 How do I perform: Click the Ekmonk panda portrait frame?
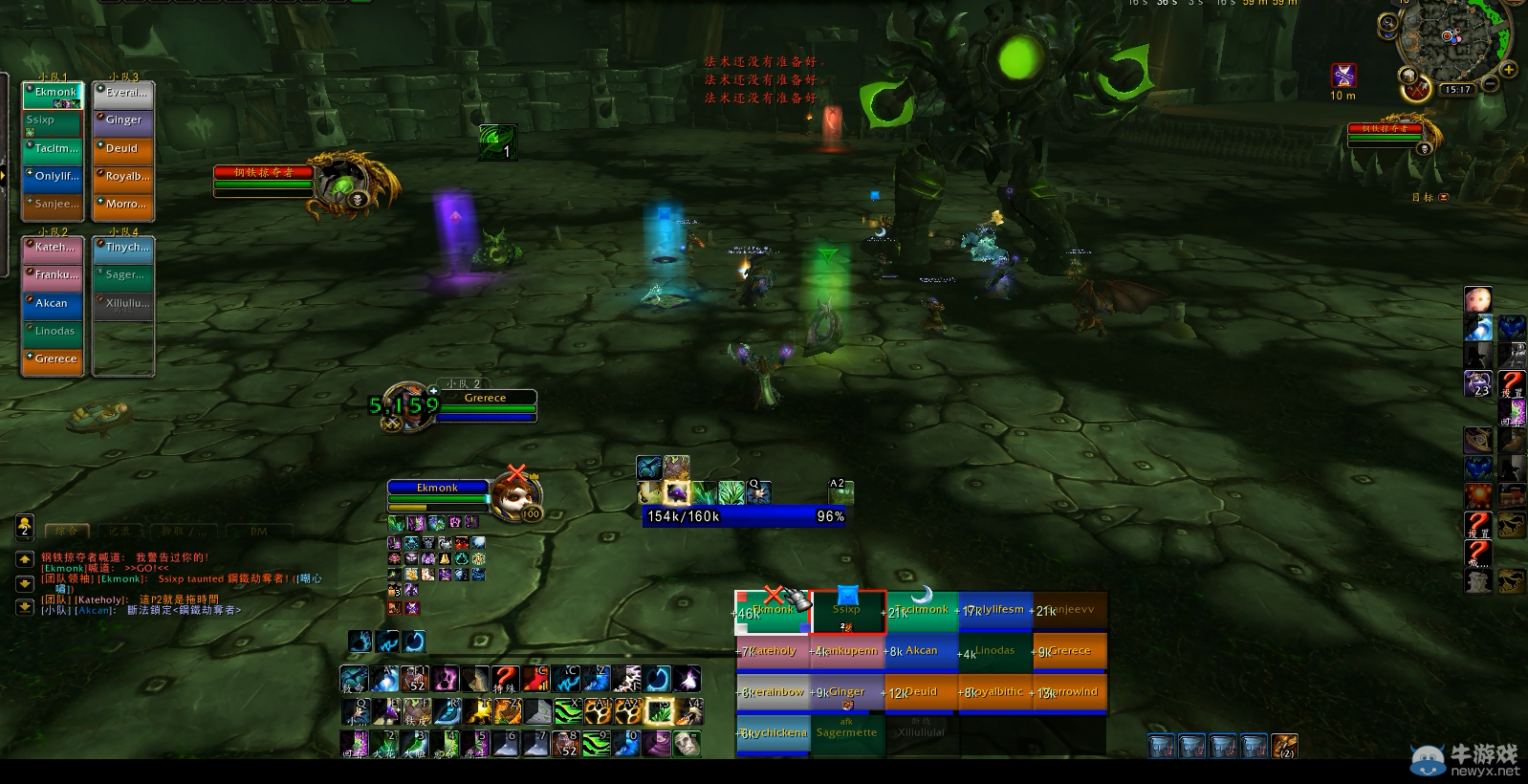pos(516,494)
